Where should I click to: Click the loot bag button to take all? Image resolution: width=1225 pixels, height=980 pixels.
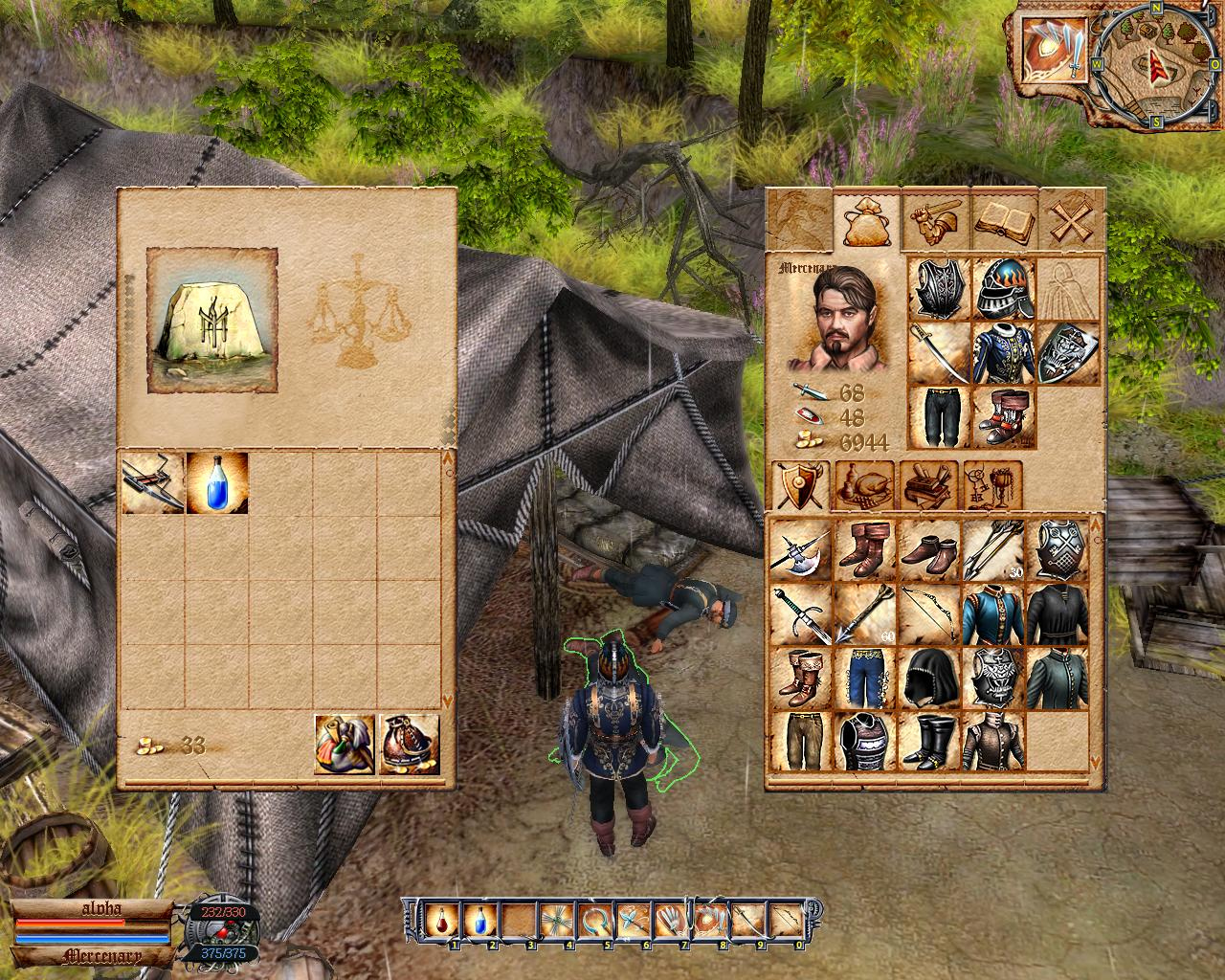coord(345,744)
